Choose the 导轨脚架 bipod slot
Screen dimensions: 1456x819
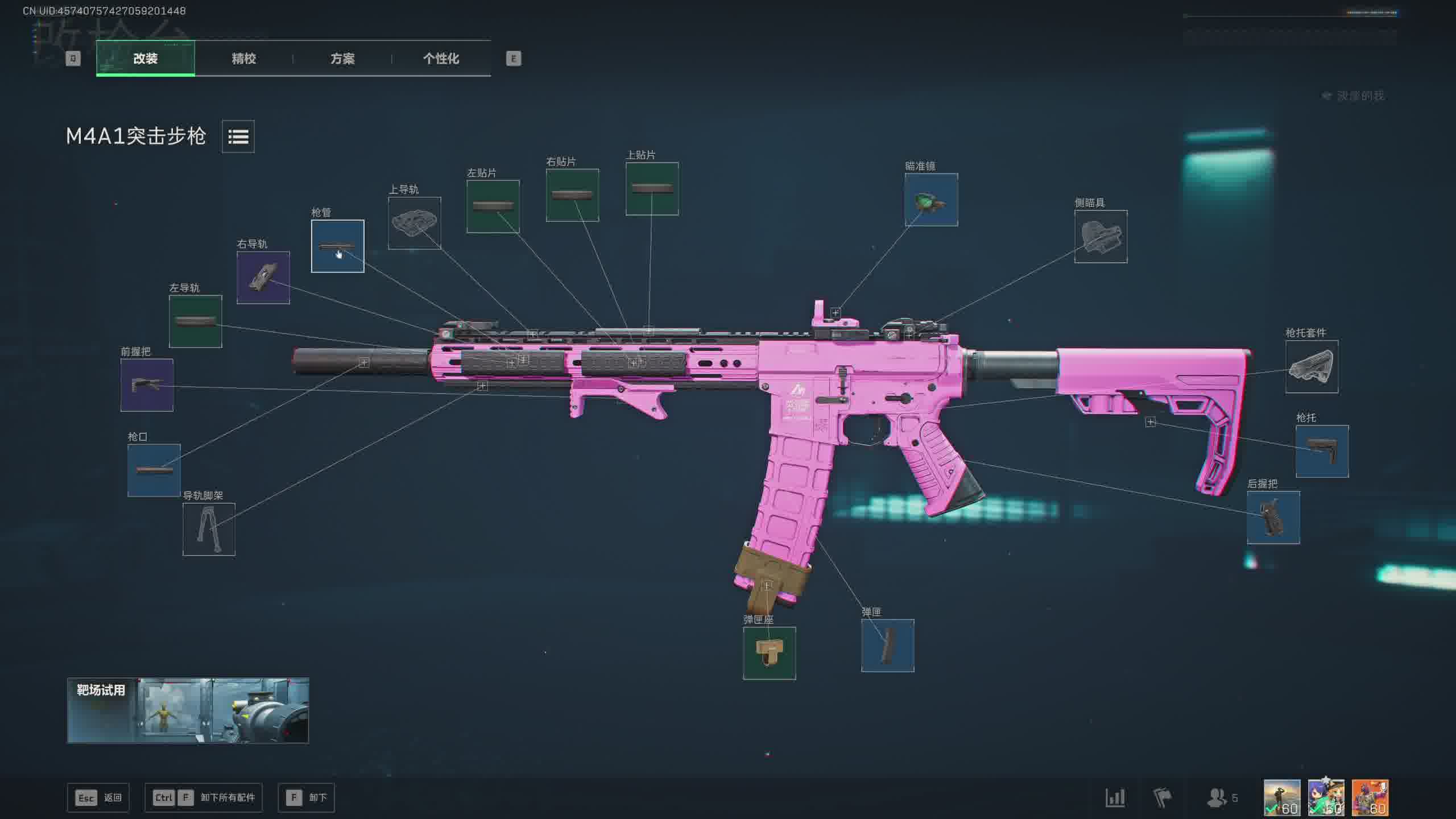[209, 529]
